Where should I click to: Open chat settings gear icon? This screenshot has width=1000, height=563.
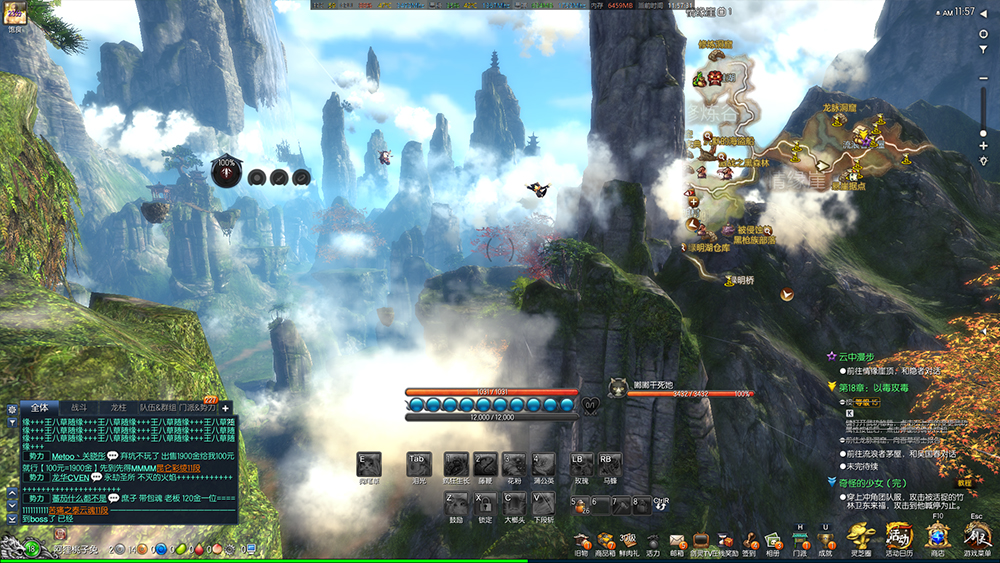pos(11,408)
